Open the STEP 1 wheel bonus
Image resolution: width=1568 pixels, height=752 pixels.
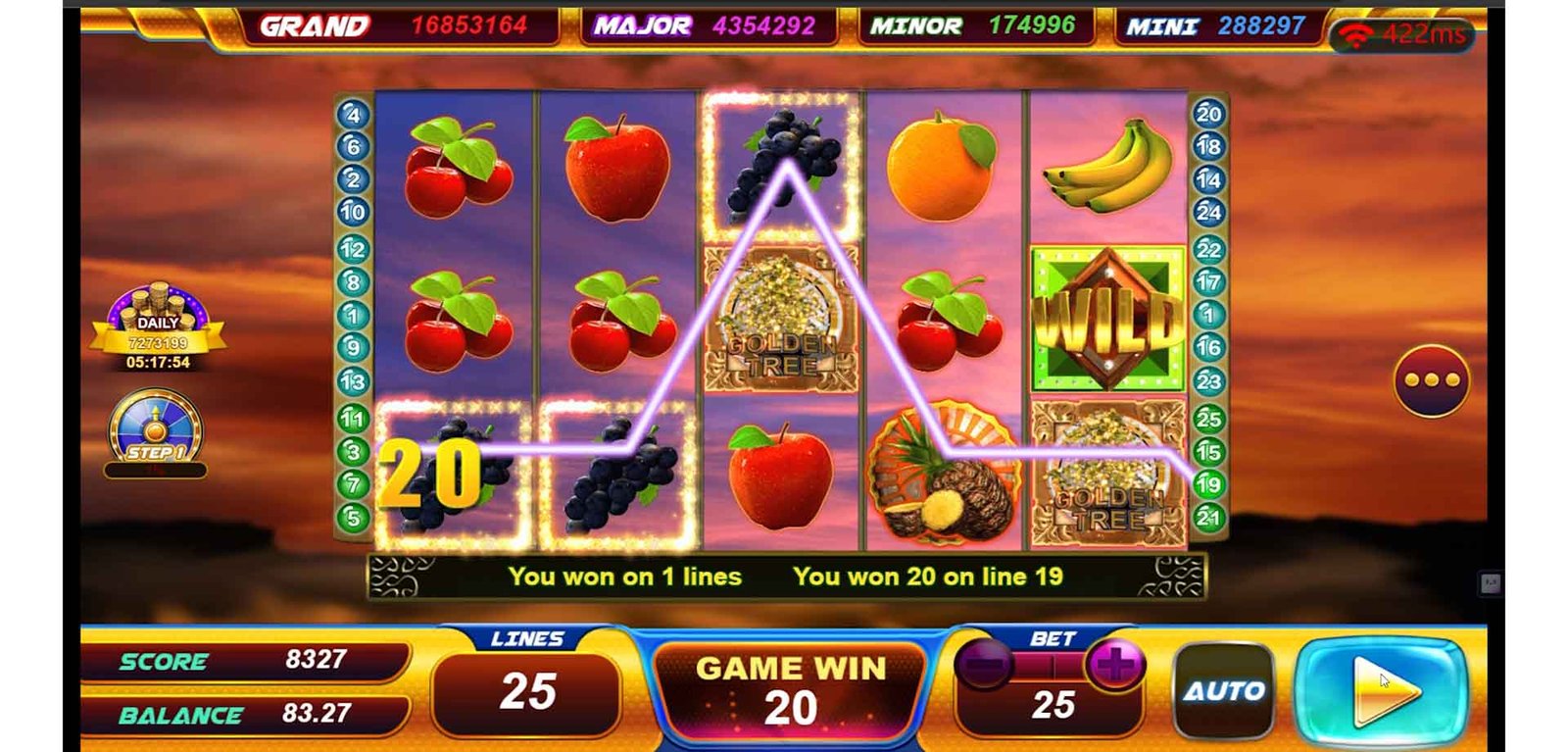click(x=155, y=432)
